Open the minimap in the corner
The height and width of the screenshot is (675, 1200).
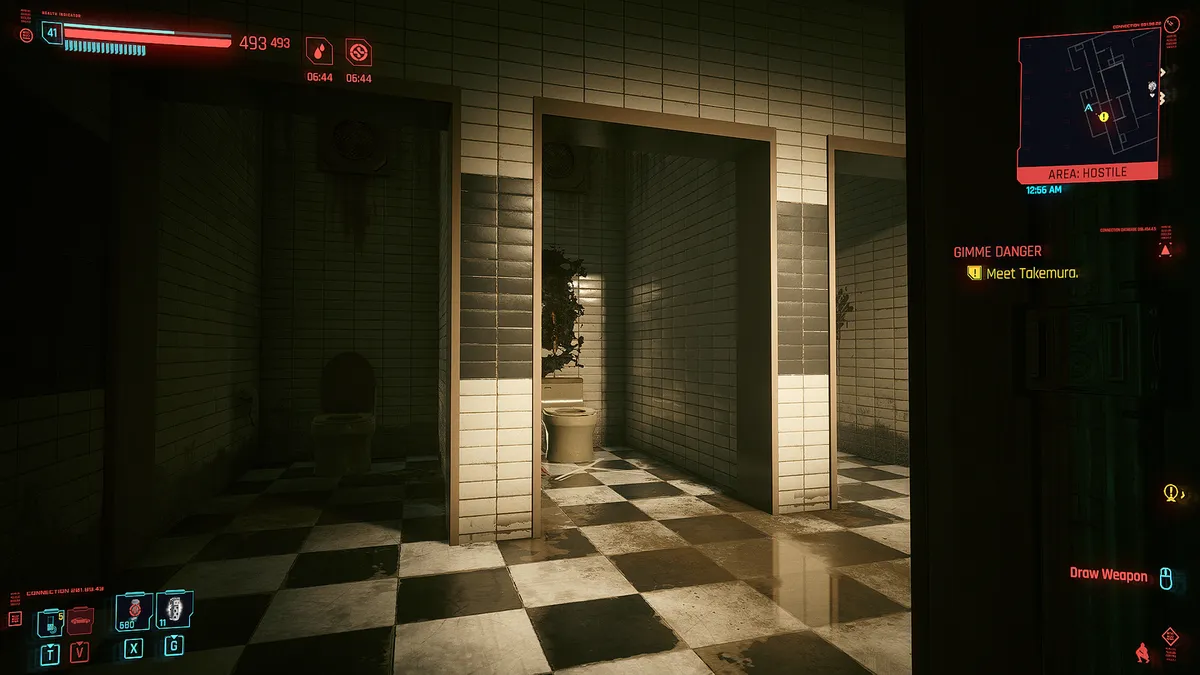[x=1087, y=102]
